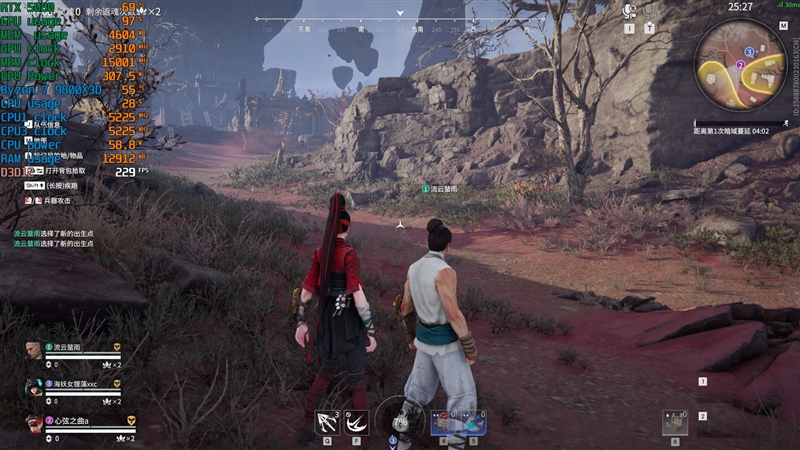Image resolution: width=800 pixels, height=450 pixels.
Task: Use the repair kit item slot
Action: tap(676, 422)
